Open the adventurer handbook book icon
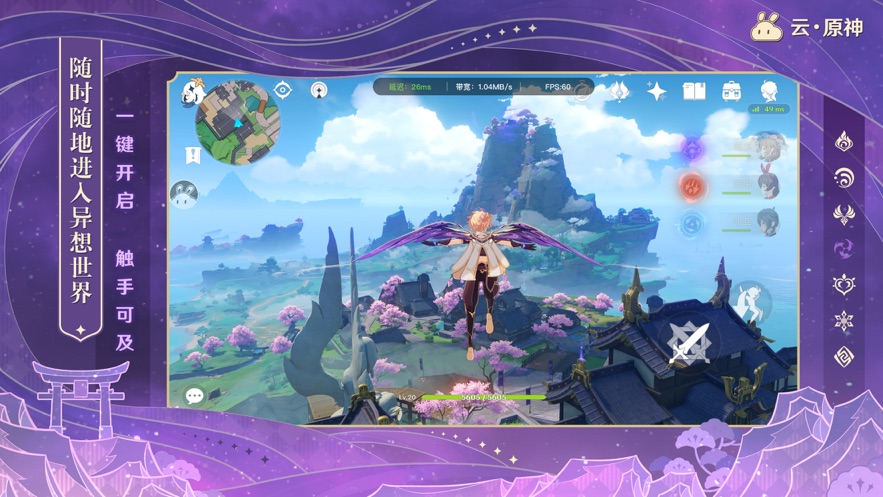883x497 pixels. pyautogui.click(x=694, y=92)
